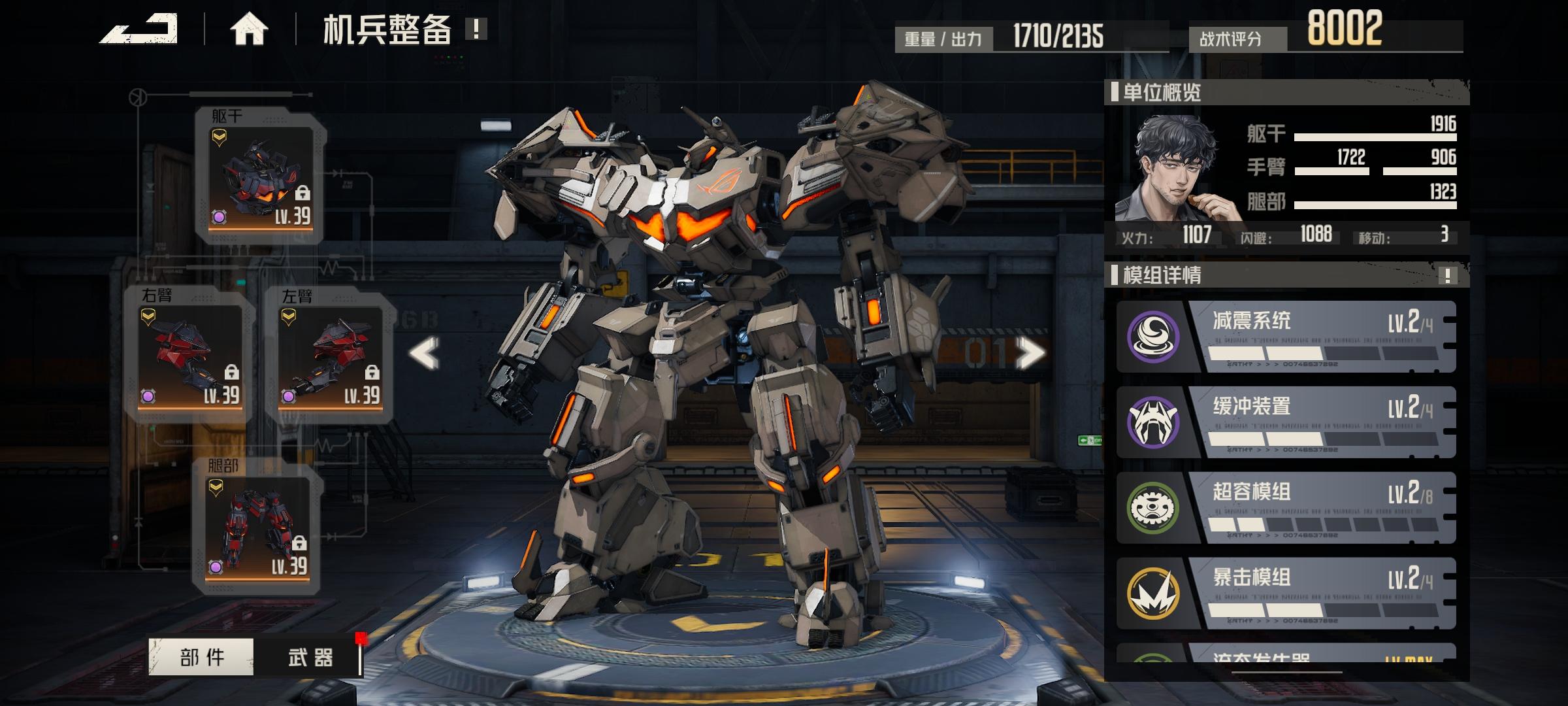
Task: Open the 缓冲装置 module entry
Action: pyautogui.click(x=1286, y=422)
